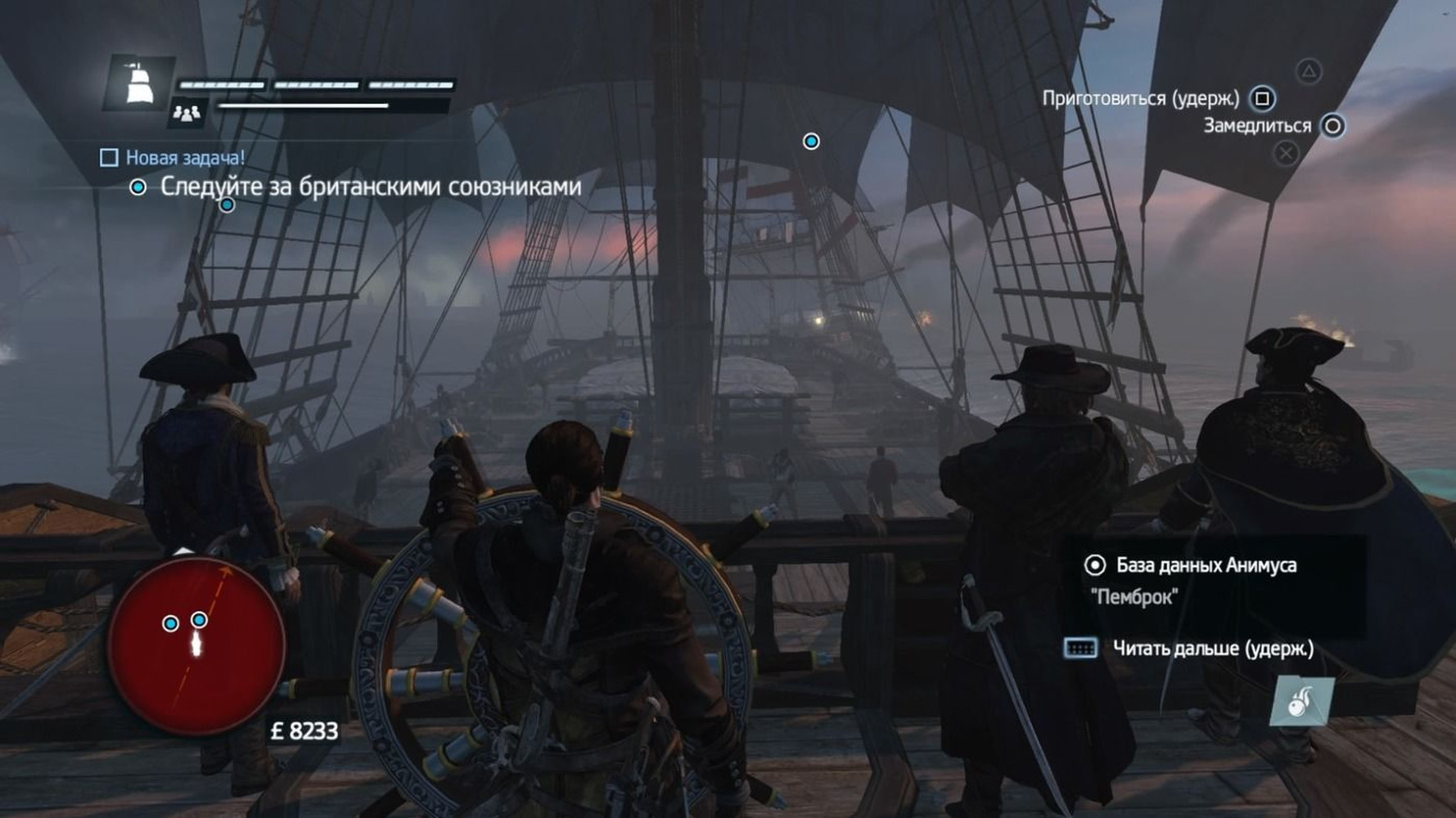Click the 'Новая задача!' checkbox

click(109, 157)
